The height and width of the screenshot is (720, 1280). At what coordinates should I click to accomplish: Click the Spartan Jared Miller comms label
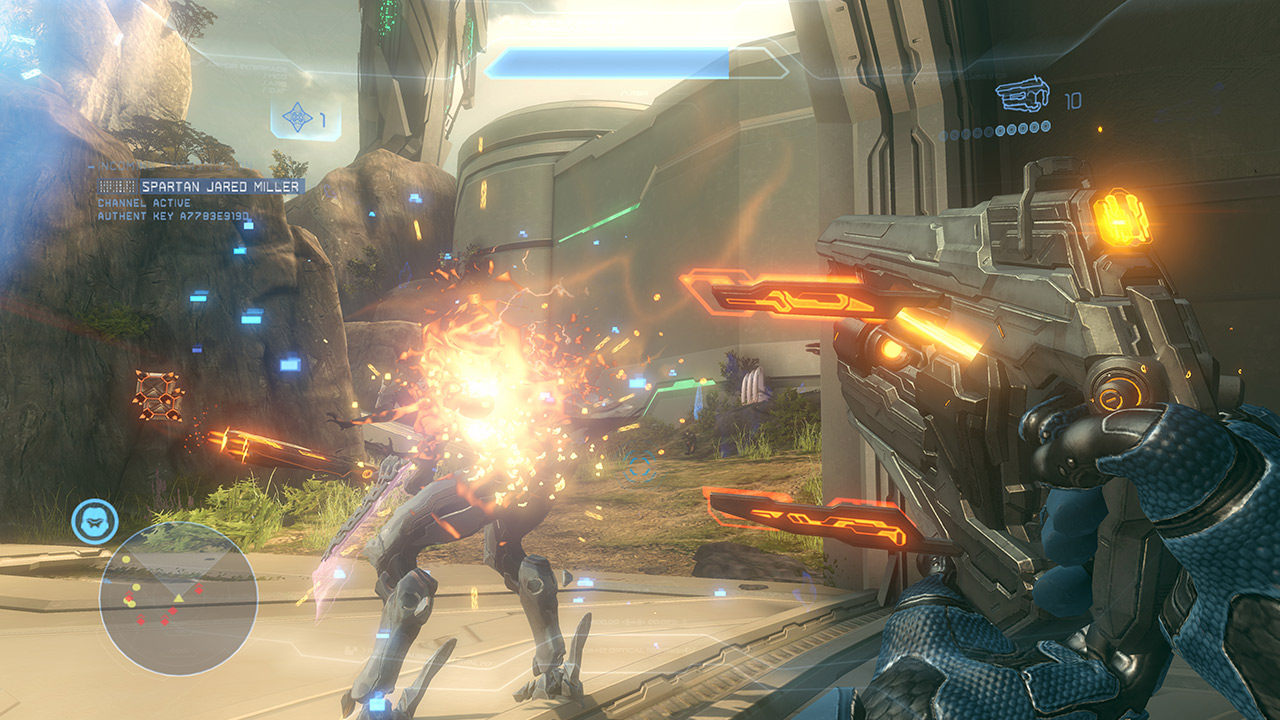pos(221,186)
